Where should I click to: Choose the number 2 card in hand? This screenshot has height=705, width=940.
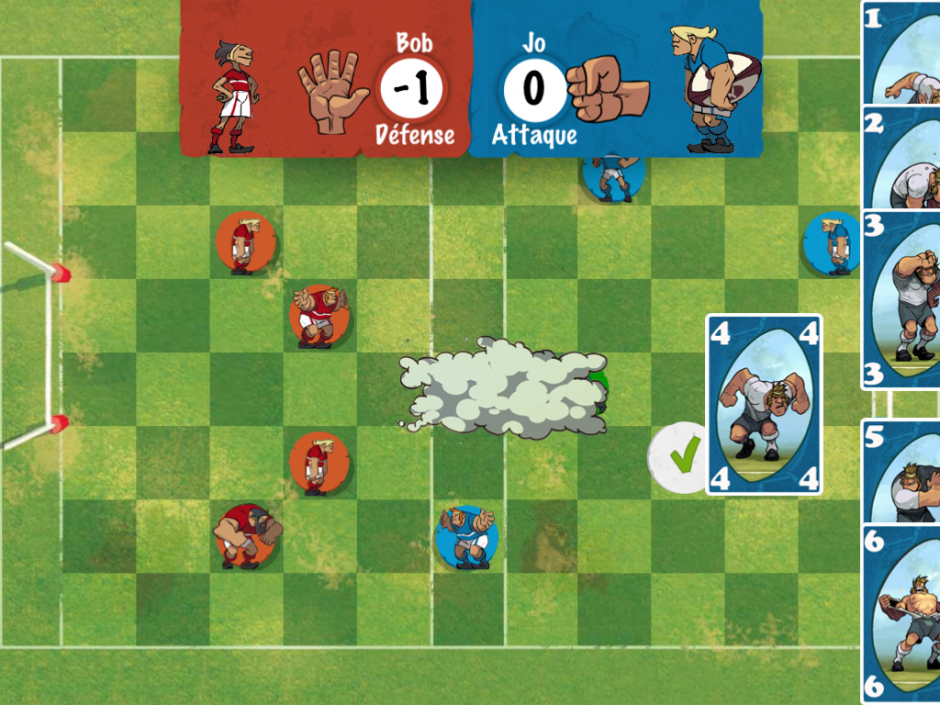tap(902, 158)
